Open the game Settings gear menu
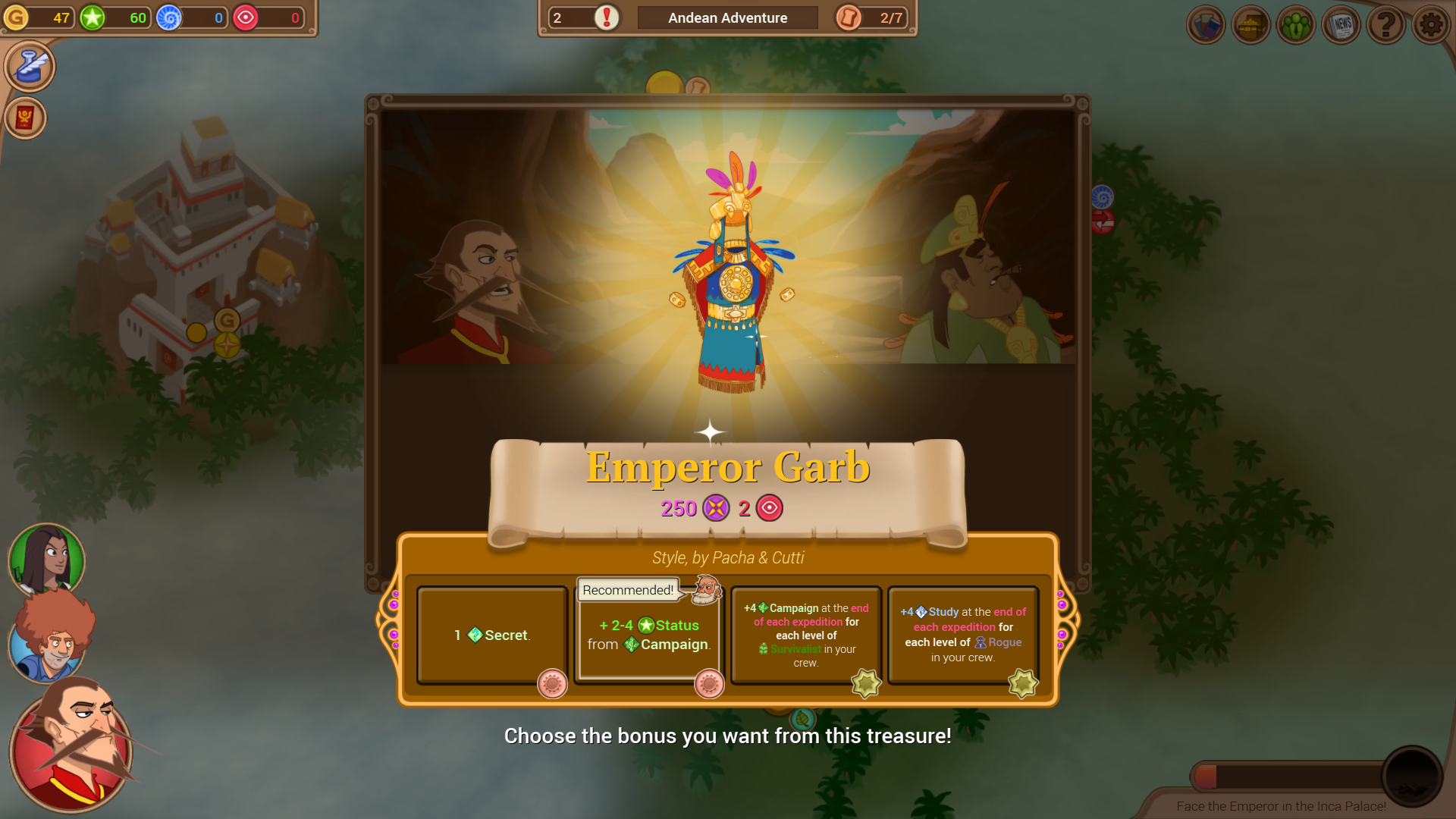This screenshot has height=819, width=1456. tap(1432, 24)
